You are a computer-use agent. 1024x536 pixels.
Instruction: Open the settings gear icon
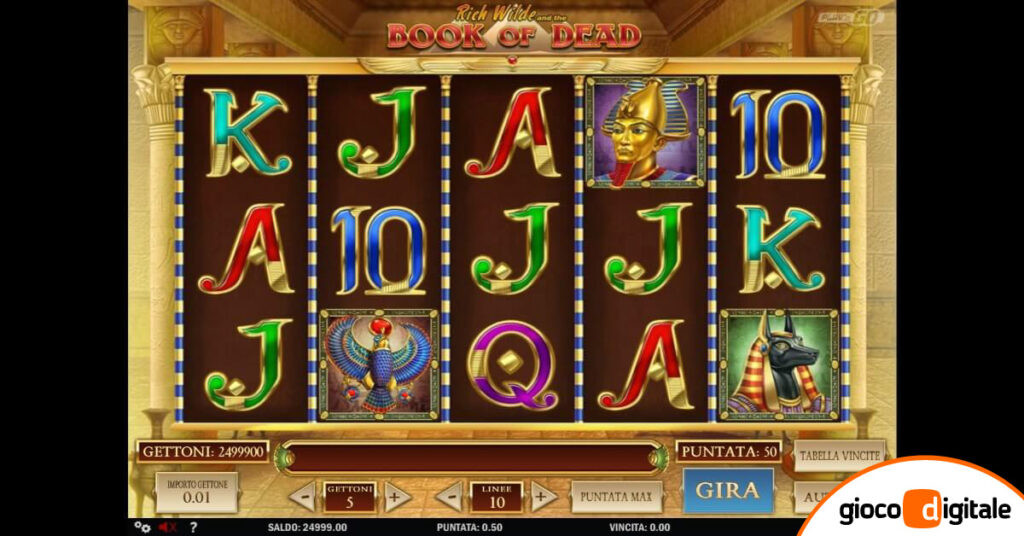point(140,527)
